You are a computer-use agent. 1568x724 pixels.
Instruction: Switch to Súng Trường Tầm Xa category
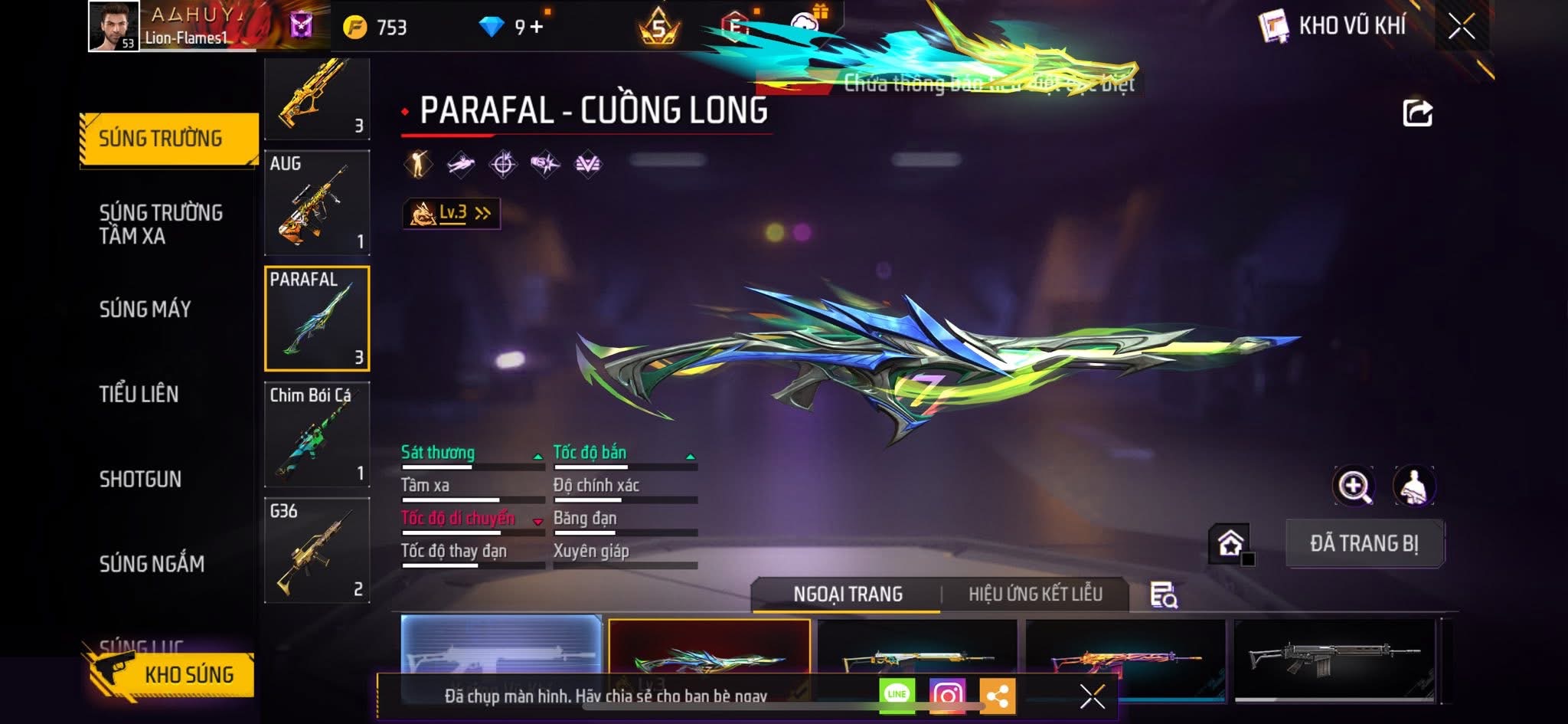pos(161,224)
